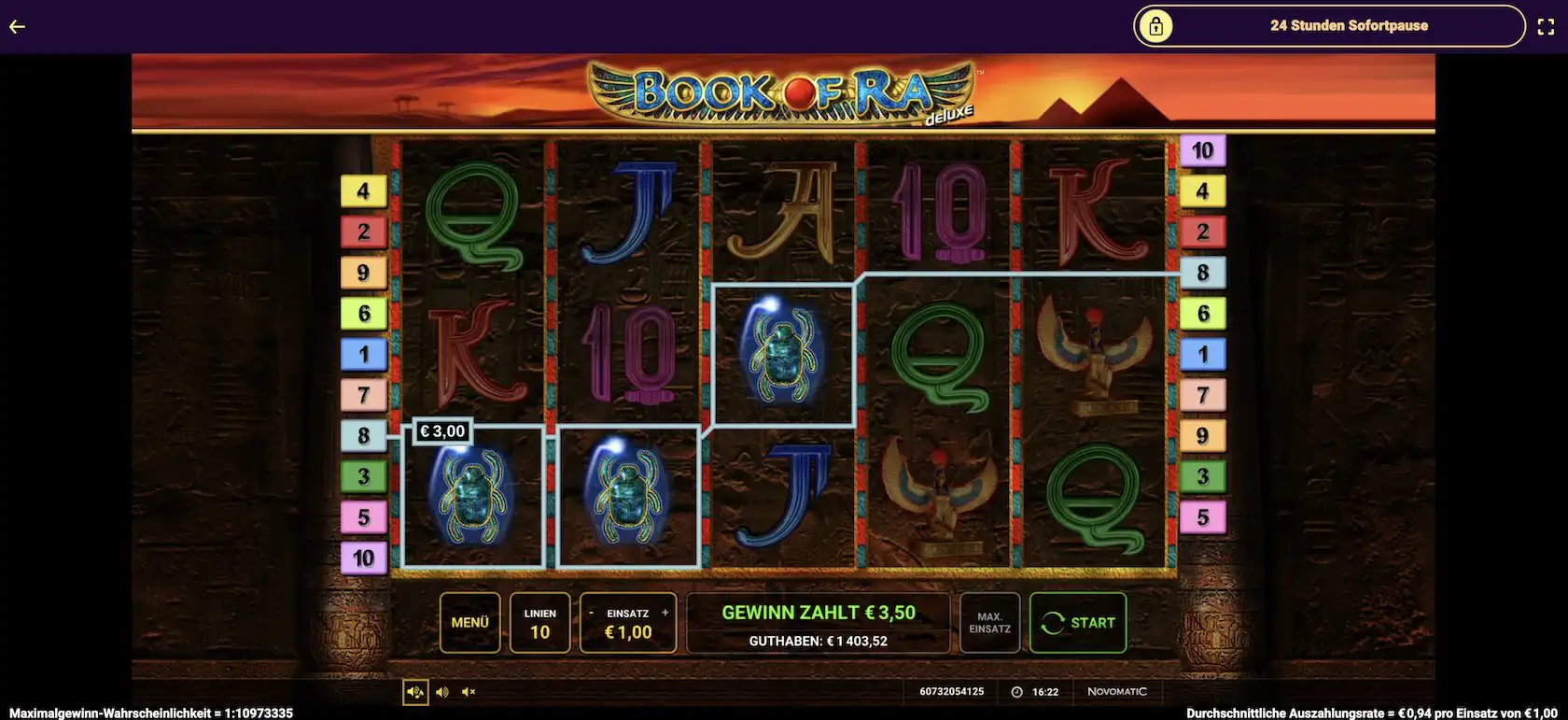The height and width of the screenshot is (720, 1568).
Task: Click the back arrow in the top-left corner
Action: coord(16,26)
